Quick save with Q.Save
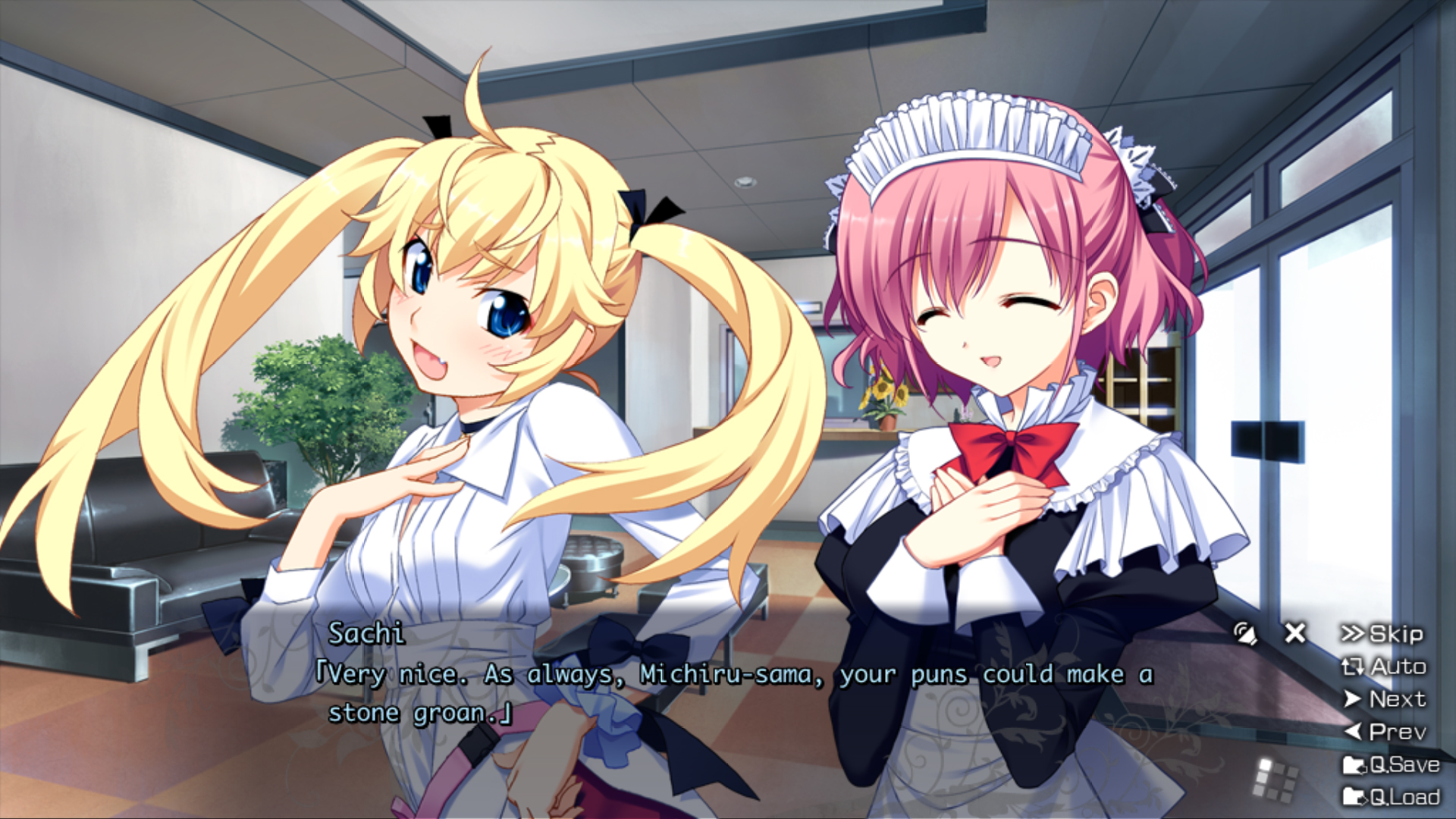 pyautogui.click(x=1391, y=764)
